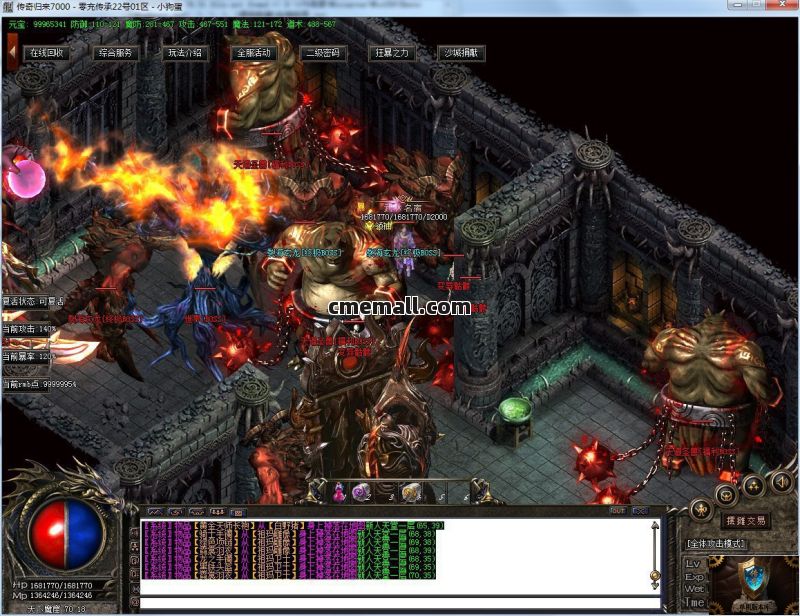
Task: Click the chat log scrollbar
Action: [x=655, y=555]
